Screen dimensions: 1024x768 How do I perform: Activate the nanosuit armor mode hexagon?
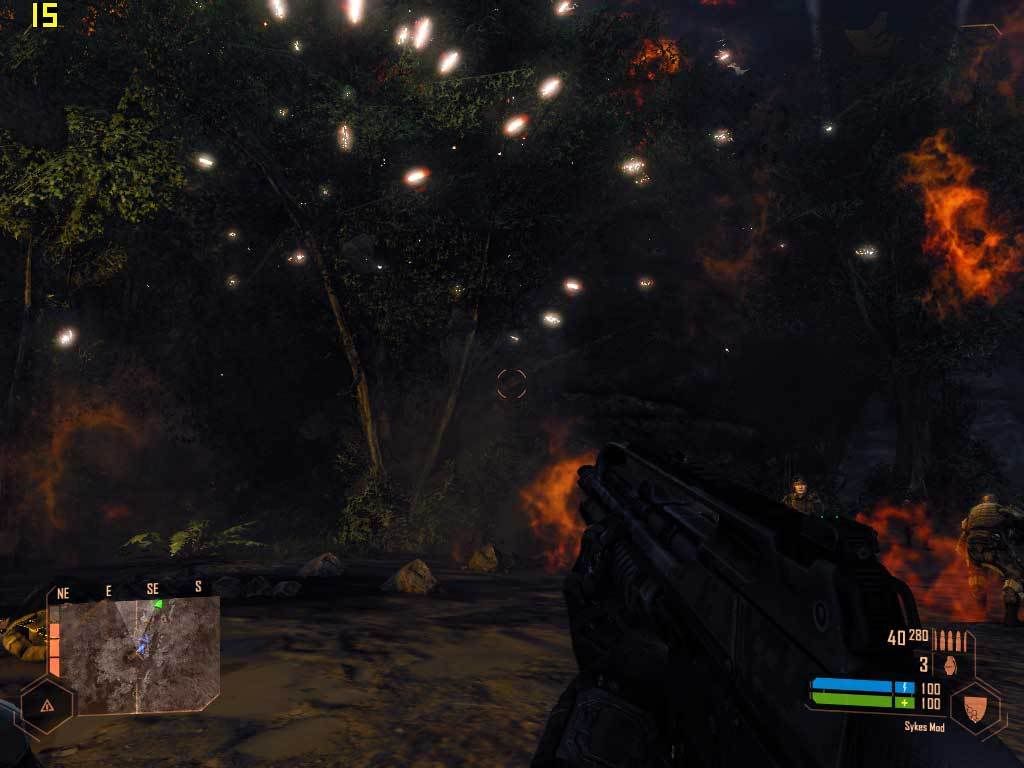coord(975,706)
